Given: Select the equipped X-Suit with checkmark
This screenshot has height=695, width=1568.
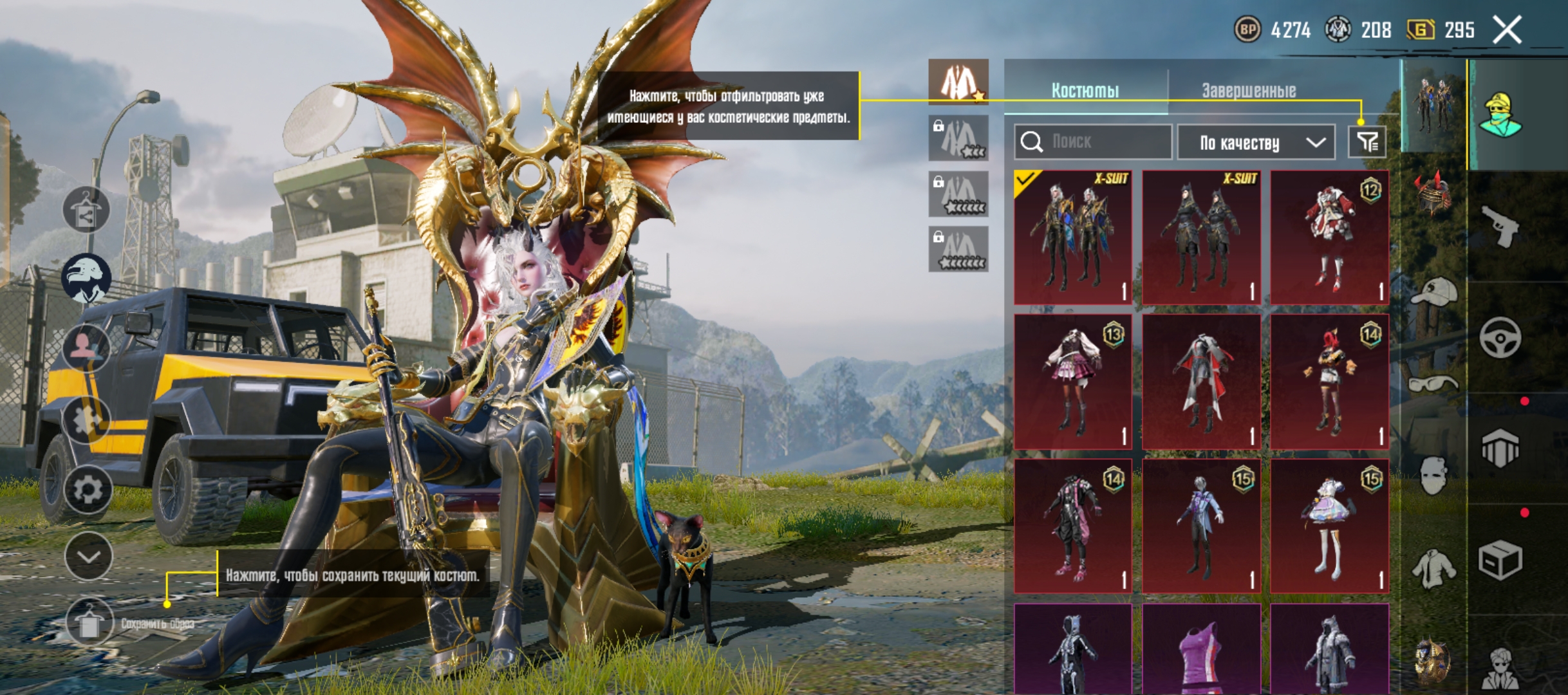Looking at the screenshot, I should pyautogui.click(x=1072, y=237).
